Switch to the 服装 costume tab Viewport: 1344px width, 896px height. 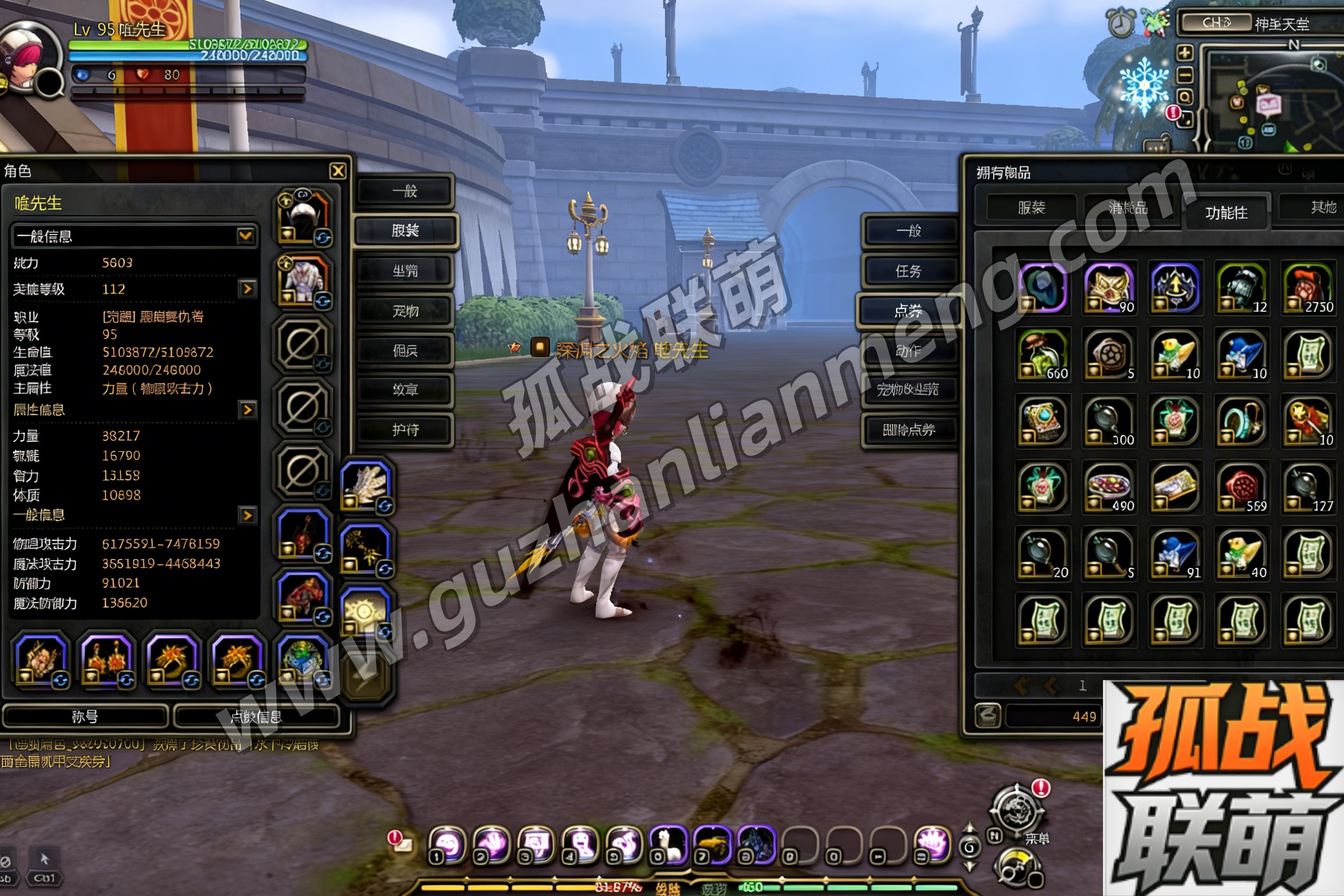(x=405, y=231)
